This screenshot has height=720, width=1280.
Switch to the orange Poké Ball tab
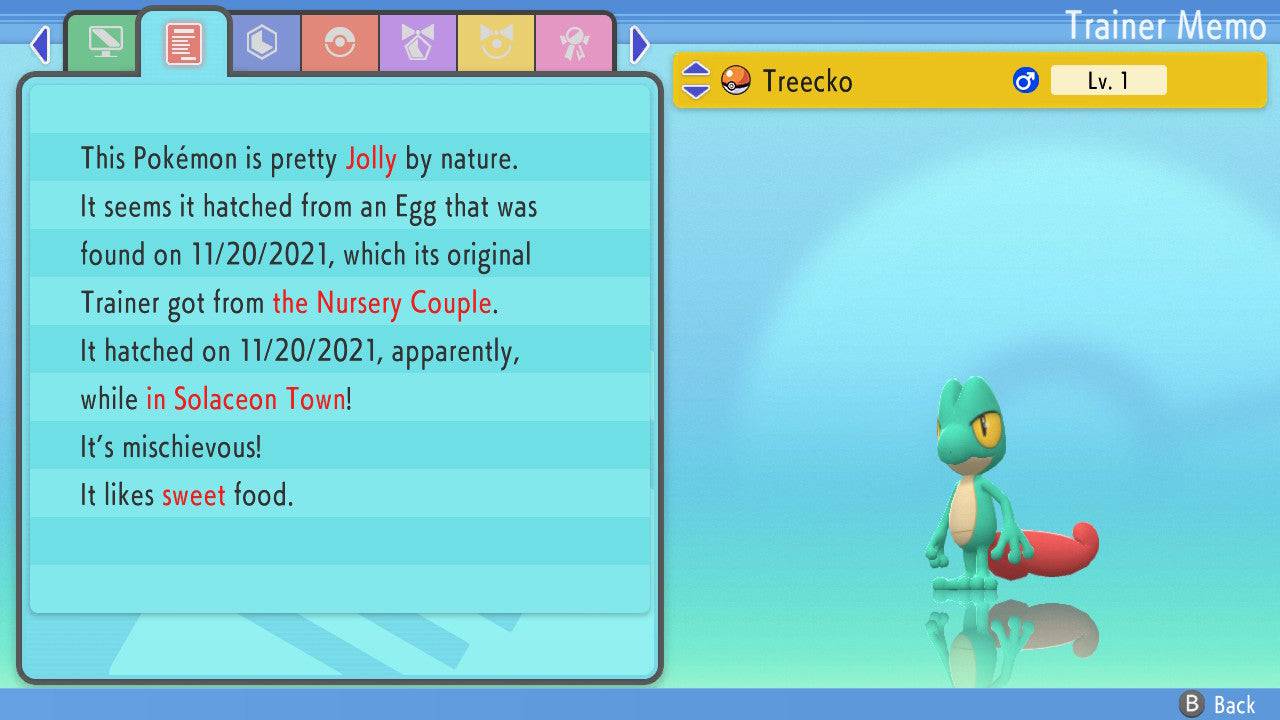(340, 43)
